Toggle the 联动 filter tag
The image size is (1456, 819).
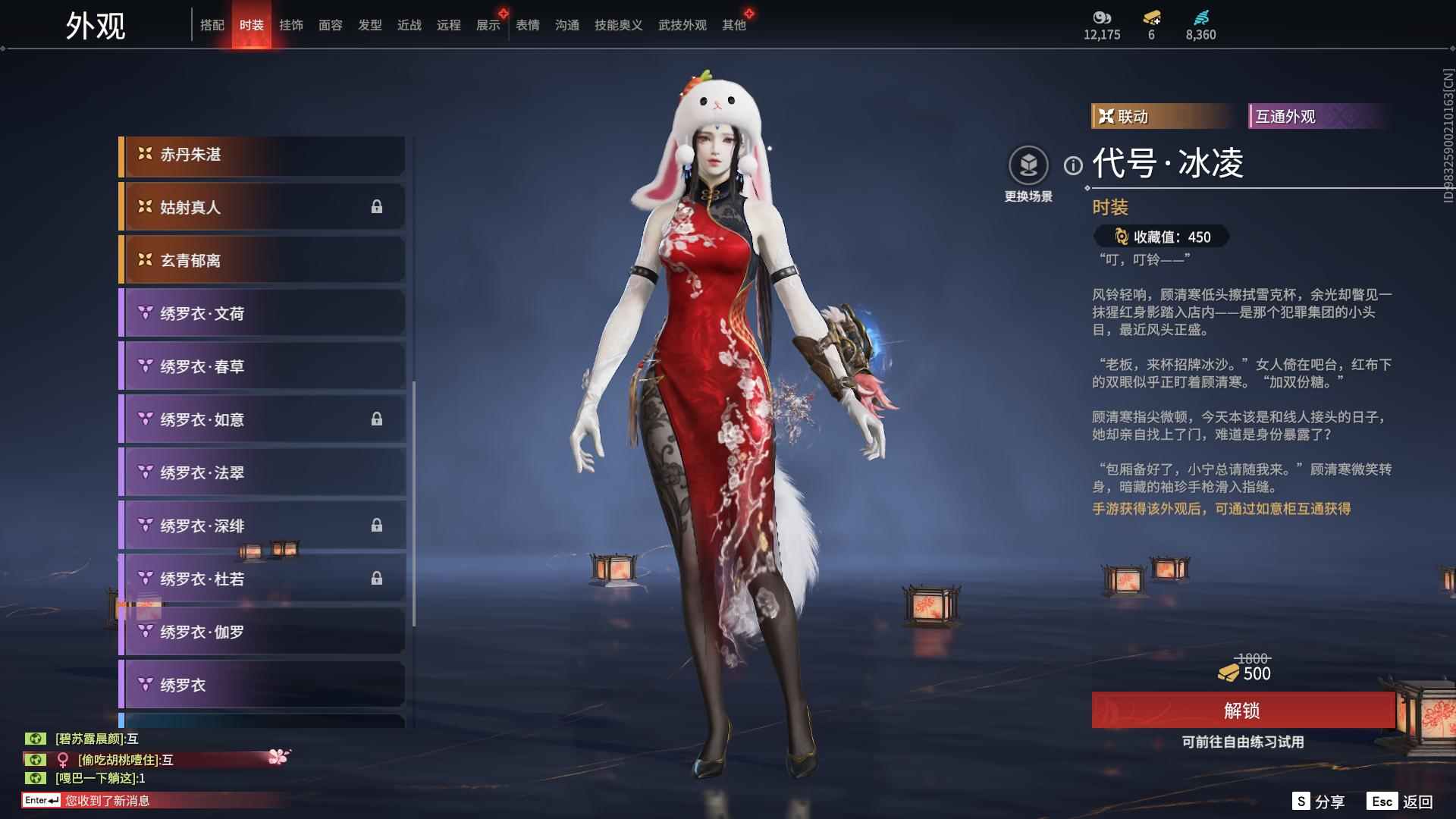coord(1159,117)
